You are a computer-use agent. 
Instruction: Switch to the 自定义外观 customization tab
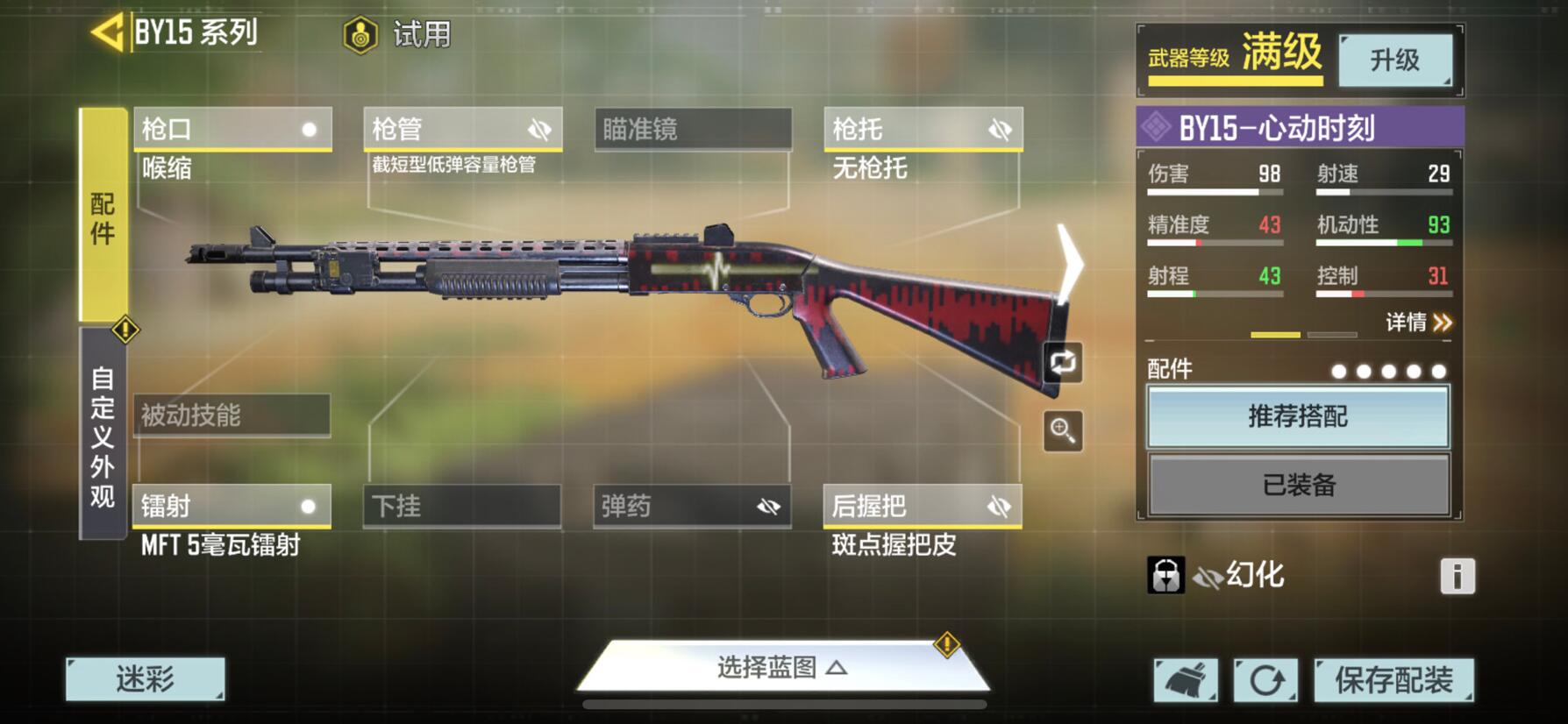coord(103,436)
